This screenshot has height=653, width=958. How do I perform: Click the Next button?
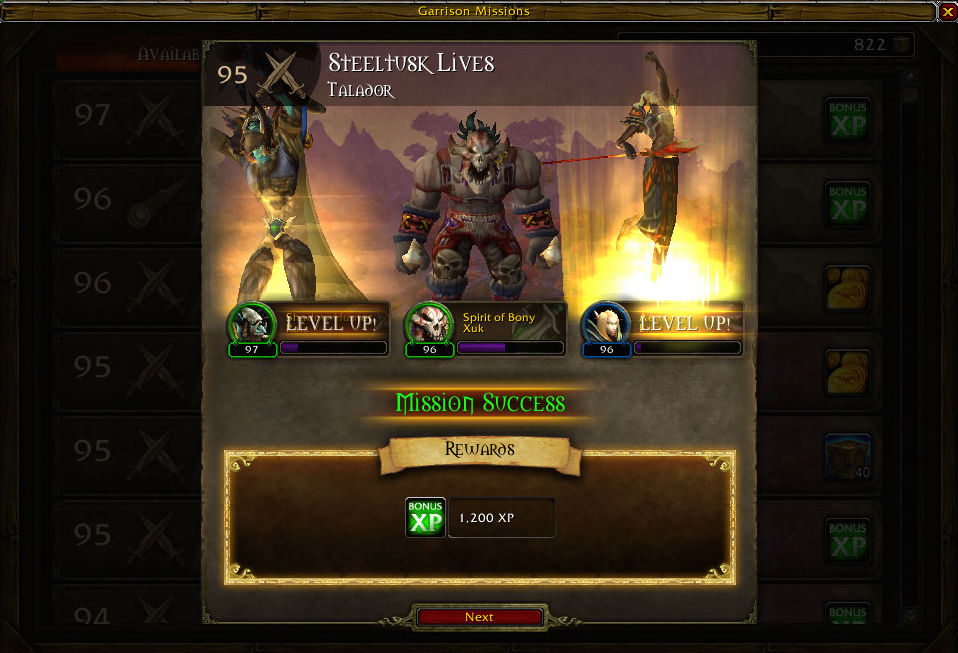pyautogui.click(x=479, y=617)
